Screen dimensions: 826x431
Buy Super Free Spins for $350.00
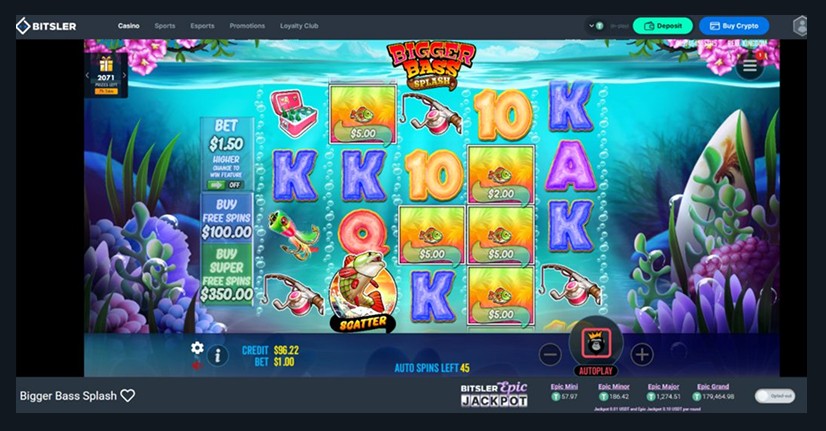pos(226,275)
